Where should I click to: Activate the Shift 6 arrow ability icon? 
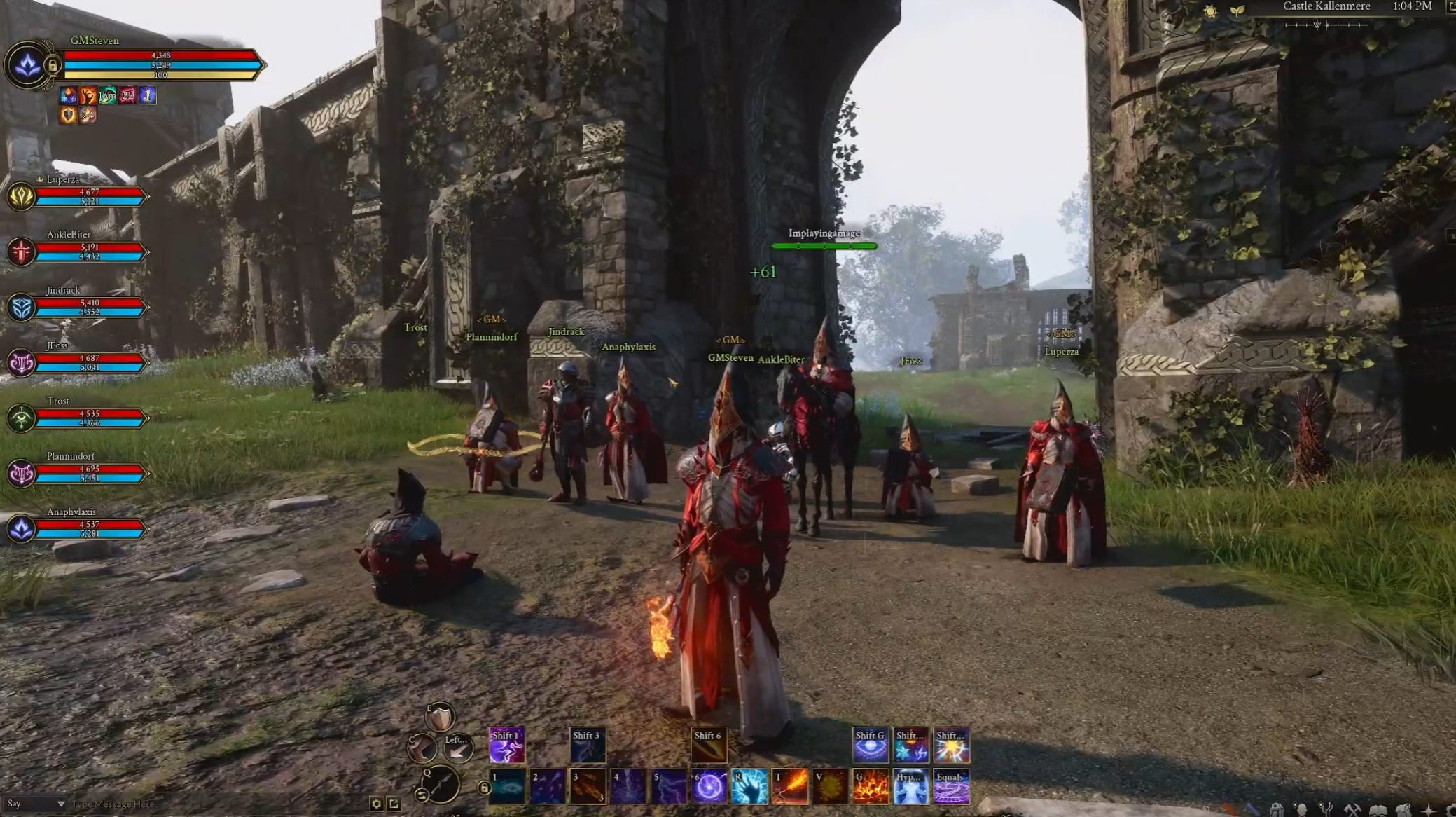pyautogui.click(x=709, y=744)
